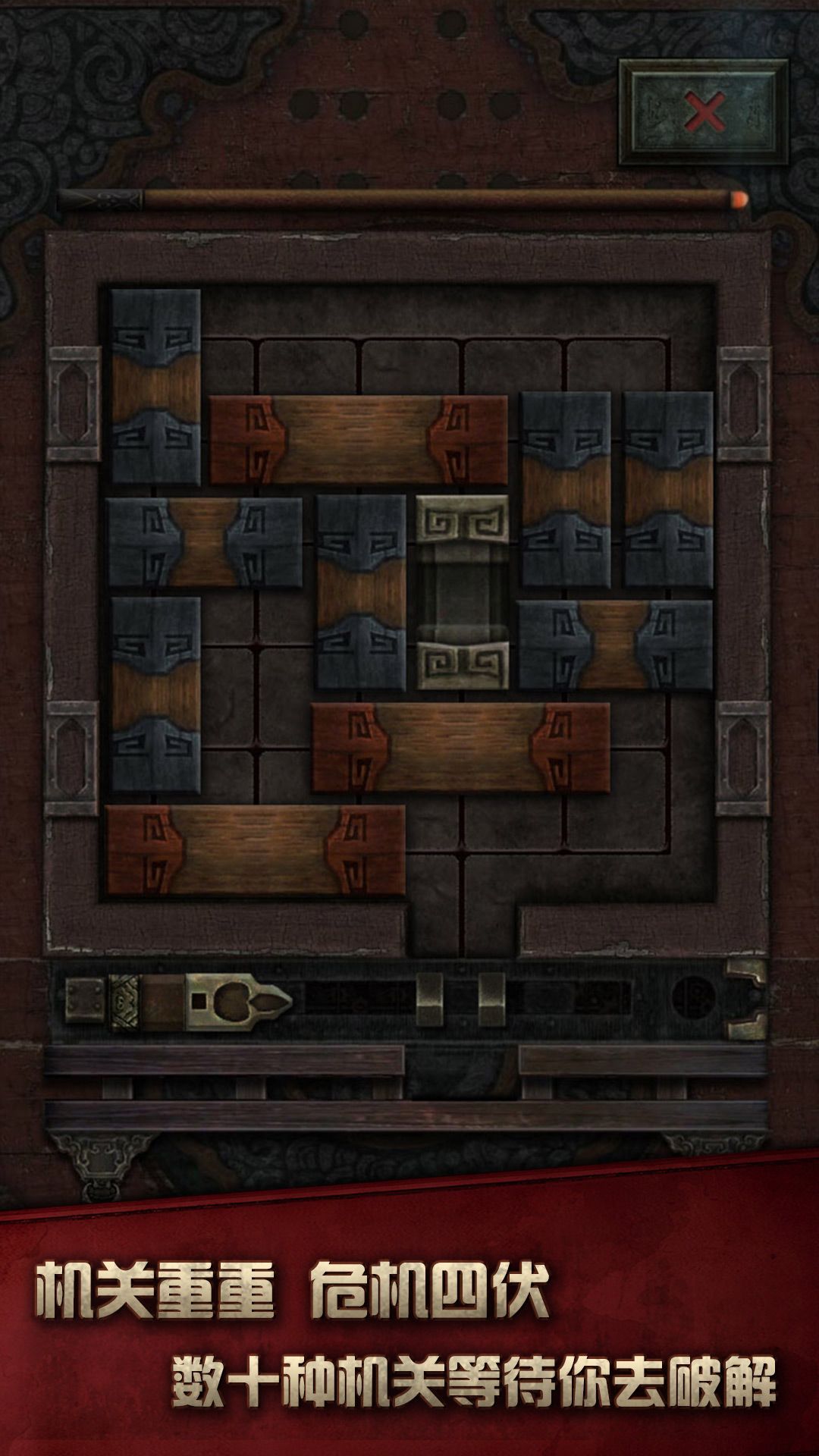Choose the red wooden block beneath the pale block

click(x=460, y=748)
